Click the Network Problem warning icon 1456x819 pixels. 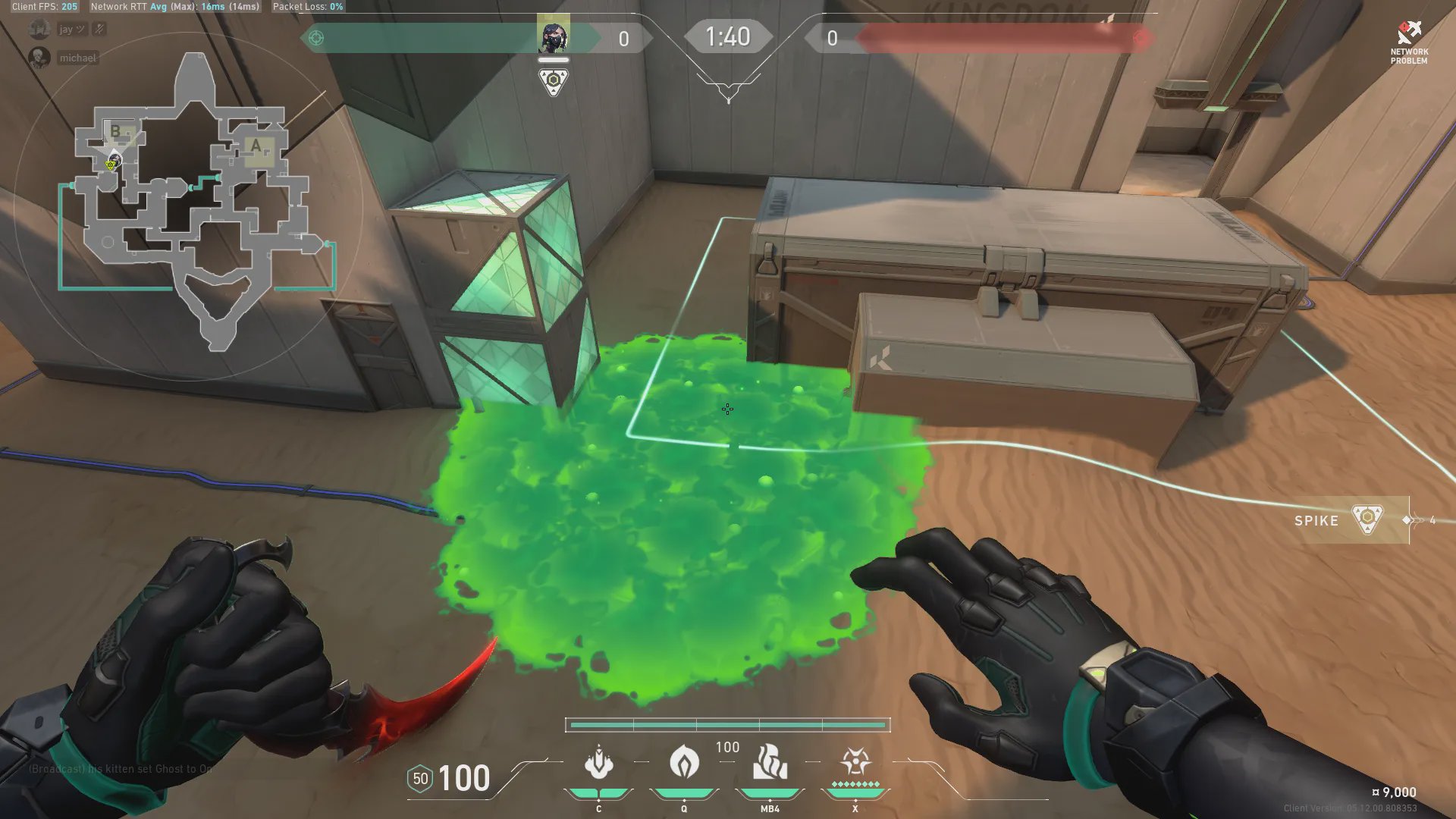pyautogui.click(x=1409, y=33)
